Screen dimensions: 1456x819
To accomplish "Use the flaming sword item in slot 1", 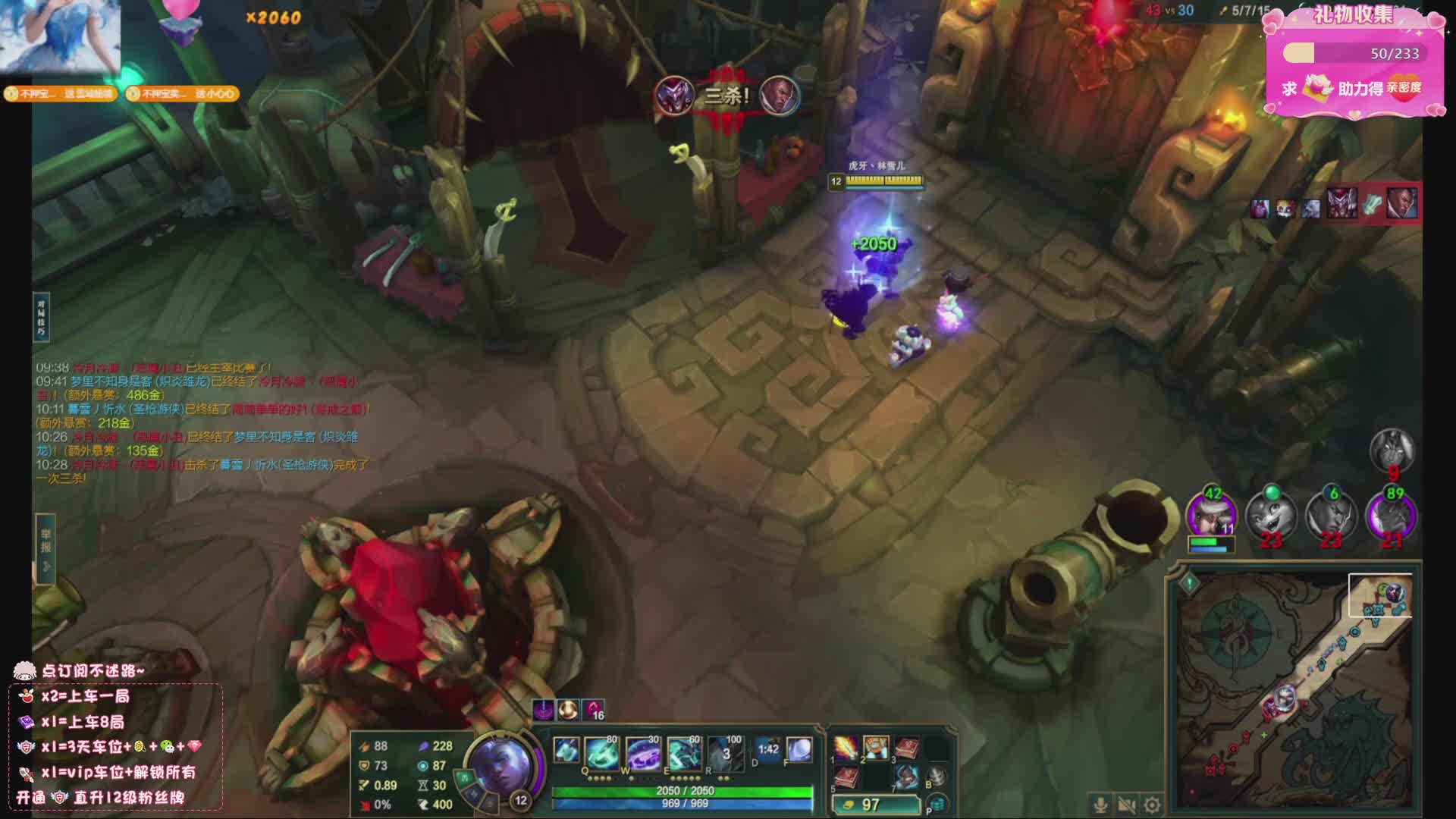I will tap(846, 748).
